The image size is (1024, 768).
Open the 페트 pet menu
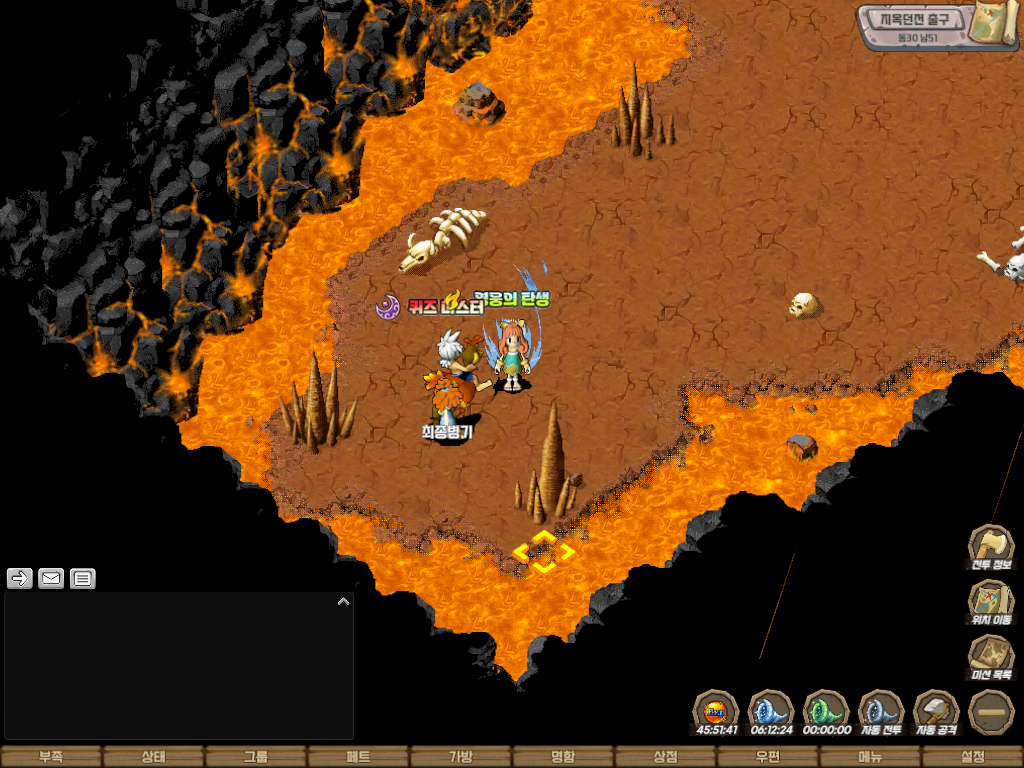click(x=358, y=757)
